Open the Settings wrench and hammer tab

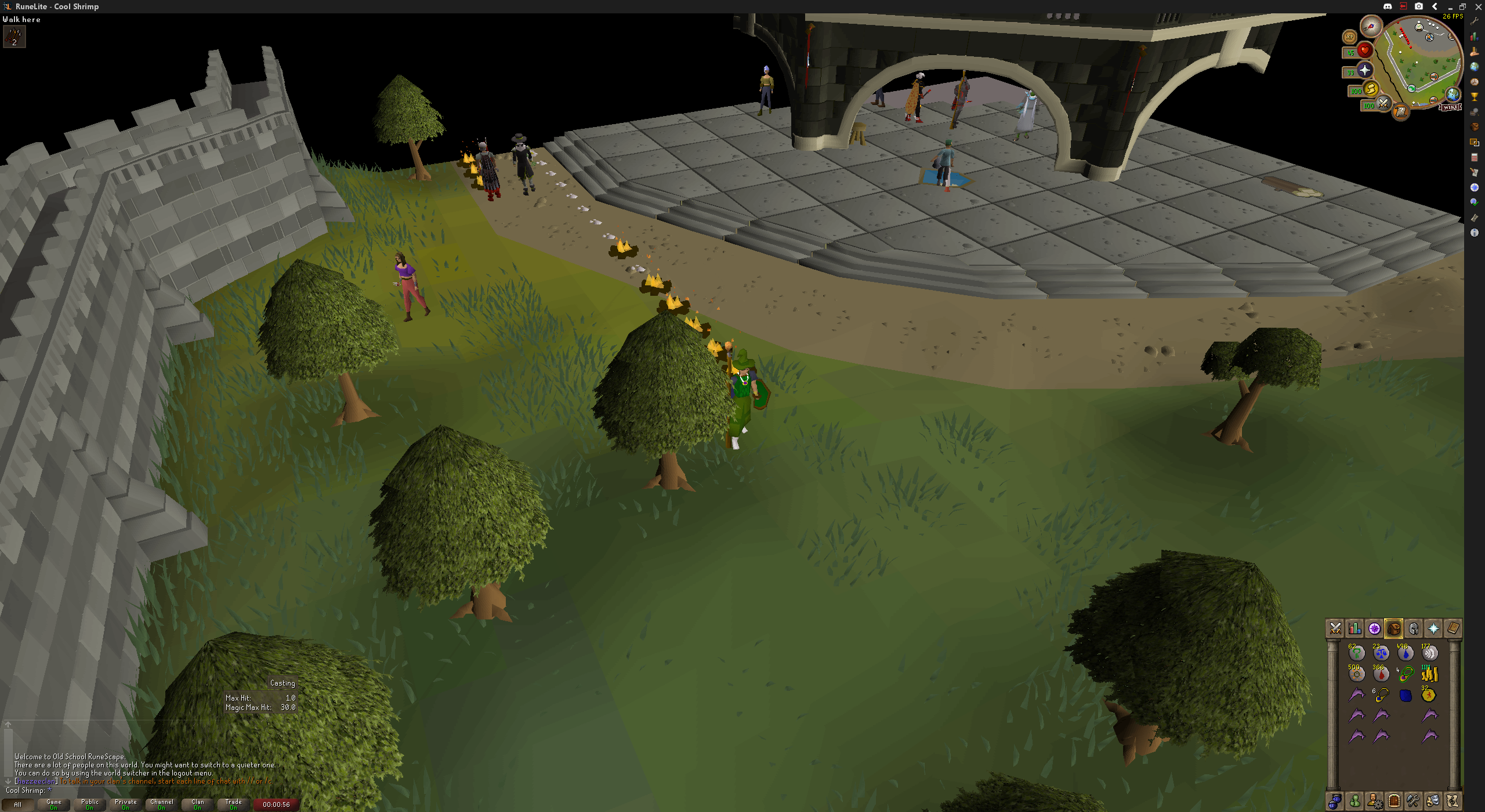click(x=1413, y=800)
